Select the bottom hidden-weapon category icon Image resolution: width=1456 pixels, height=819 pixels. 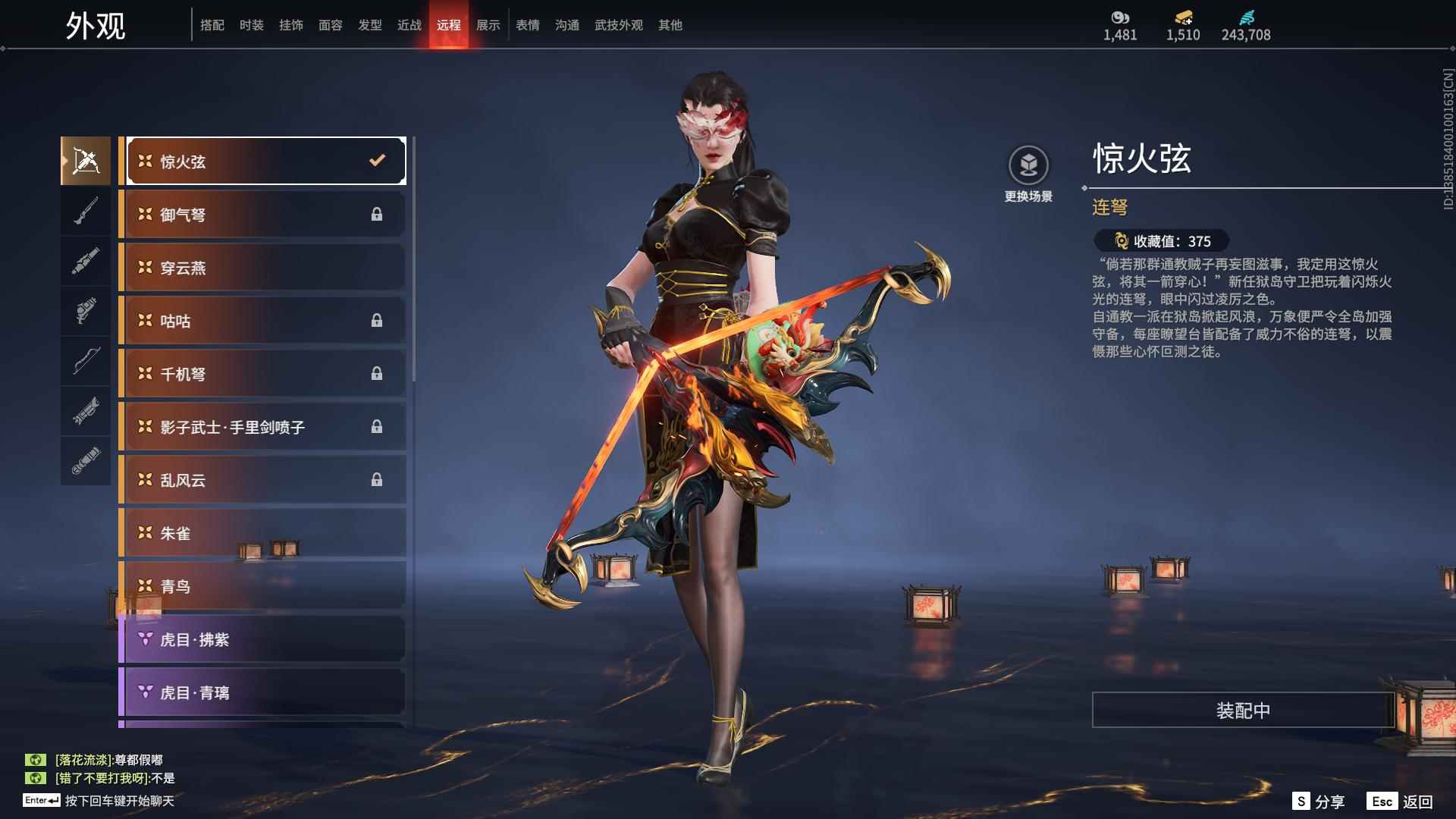click(x=86, y=460)
